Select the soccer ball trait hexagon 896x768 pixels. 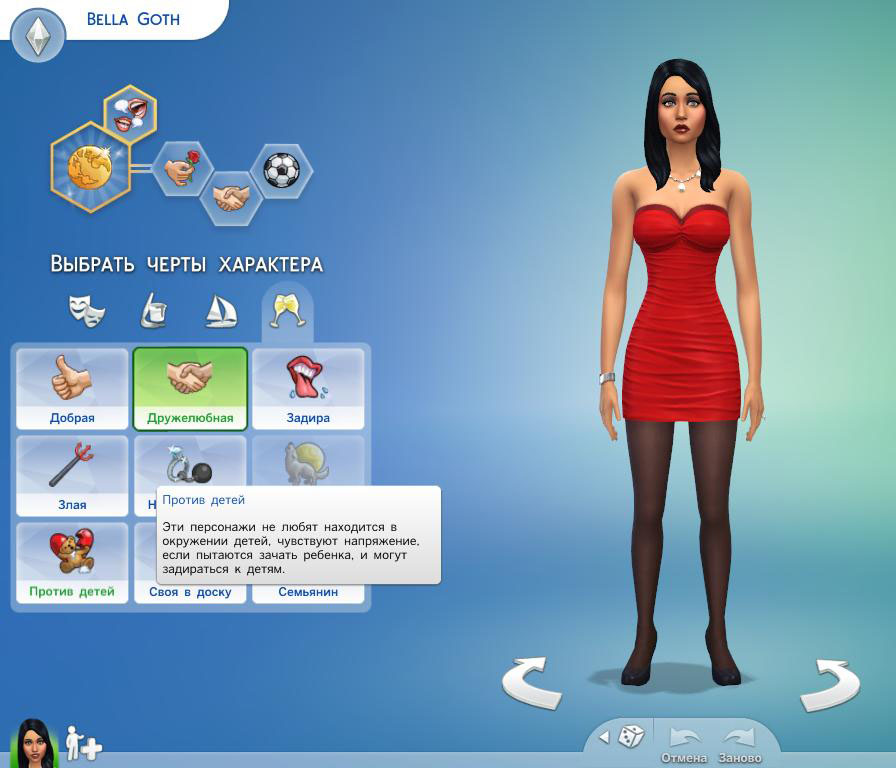(x=281, y=170)
